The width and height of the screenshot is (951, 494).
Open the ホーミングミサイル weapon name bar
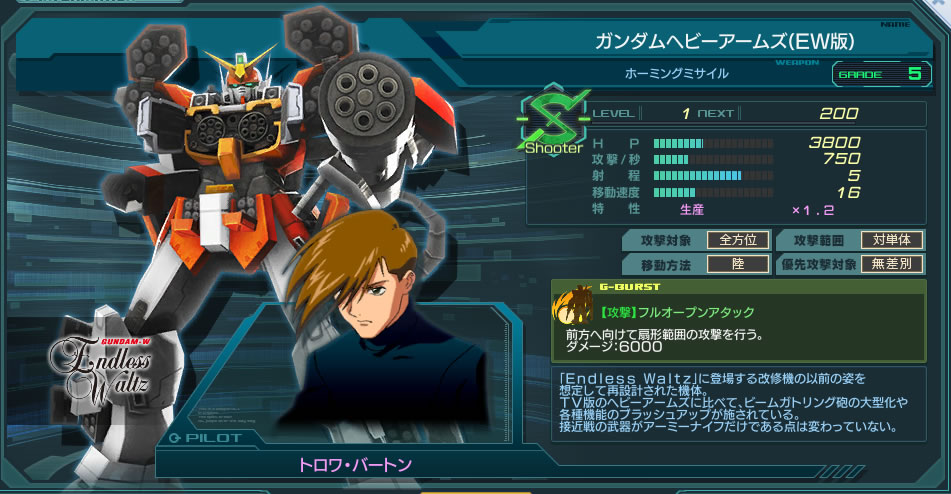(x=677, y=73)
